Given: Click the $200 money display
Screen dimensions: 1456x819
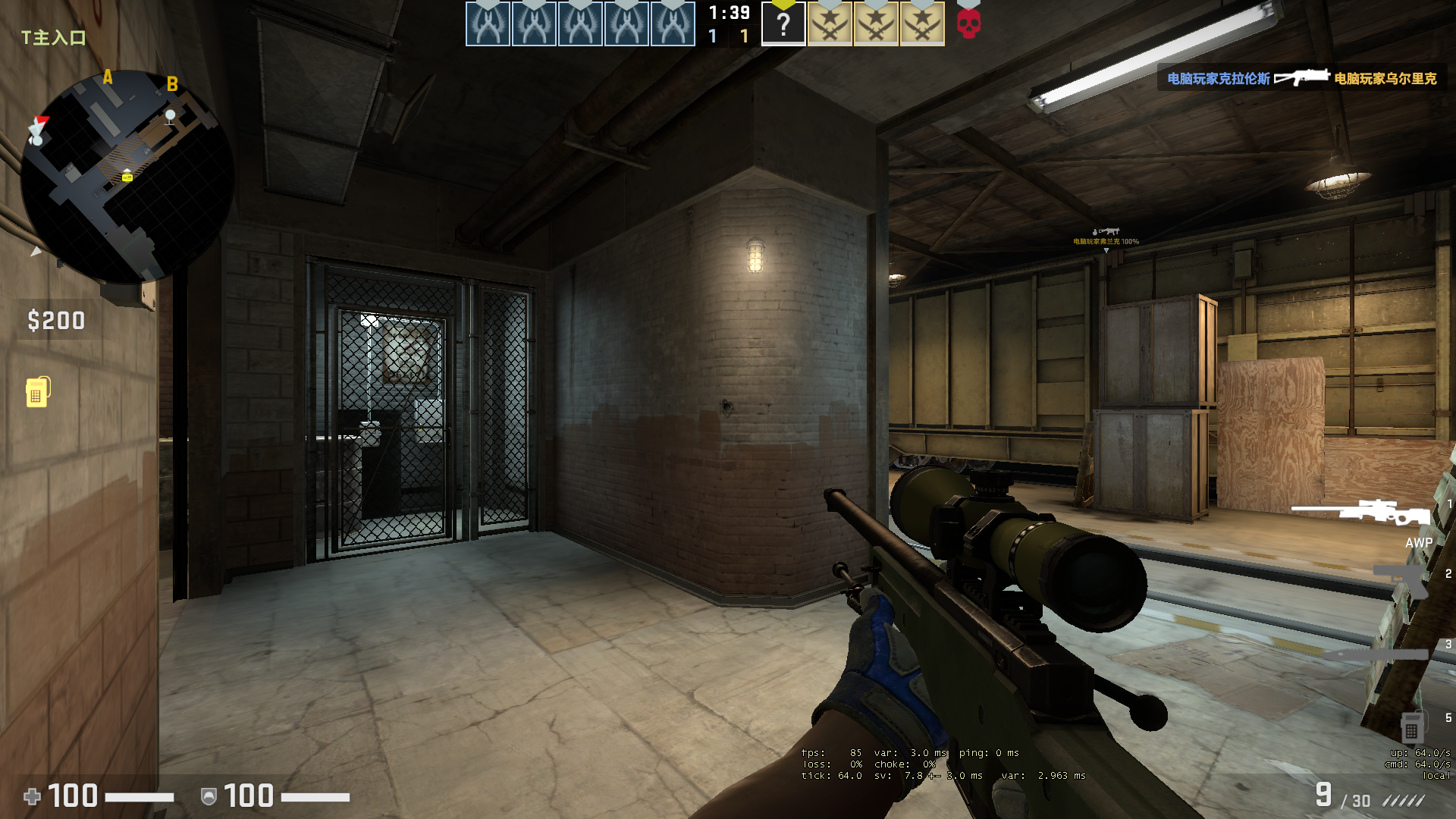Looking at the screenshot, I should 56,321.
